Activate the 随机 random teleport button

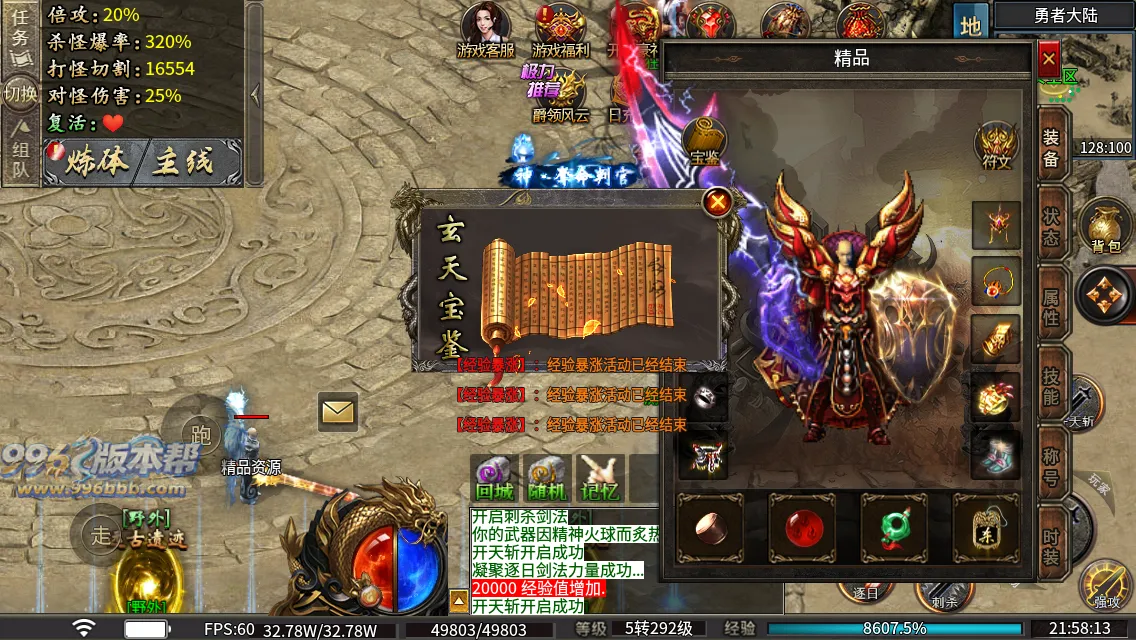[x=547, y=478]
